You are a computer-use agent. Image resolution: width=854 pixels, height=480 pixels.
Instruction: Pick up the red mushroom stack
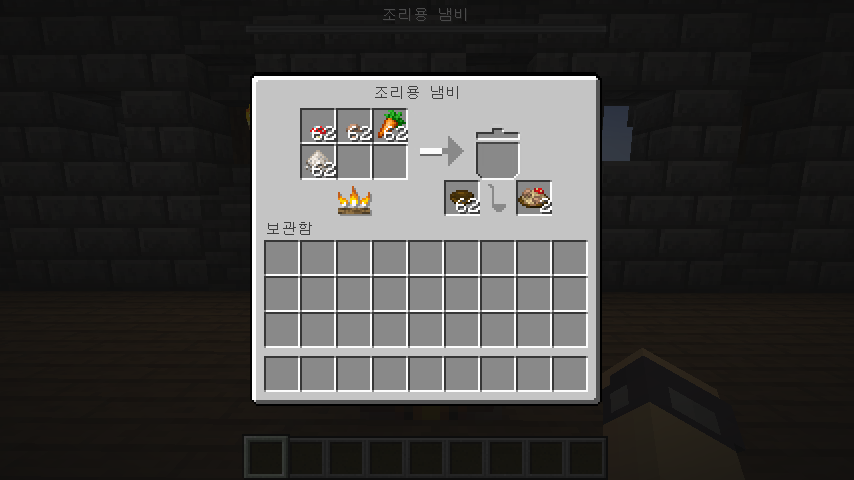[318, 126]
